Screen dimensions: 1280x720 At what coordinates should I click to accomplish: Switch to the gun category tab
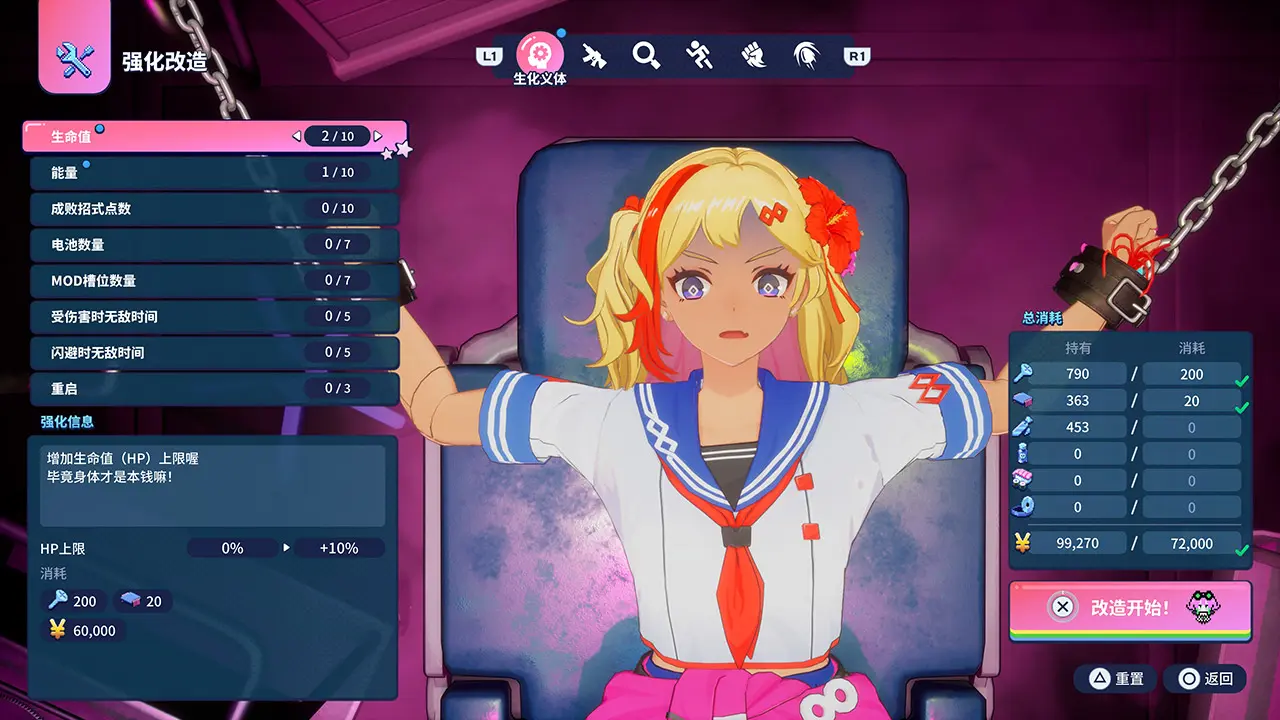pos(594,55)
